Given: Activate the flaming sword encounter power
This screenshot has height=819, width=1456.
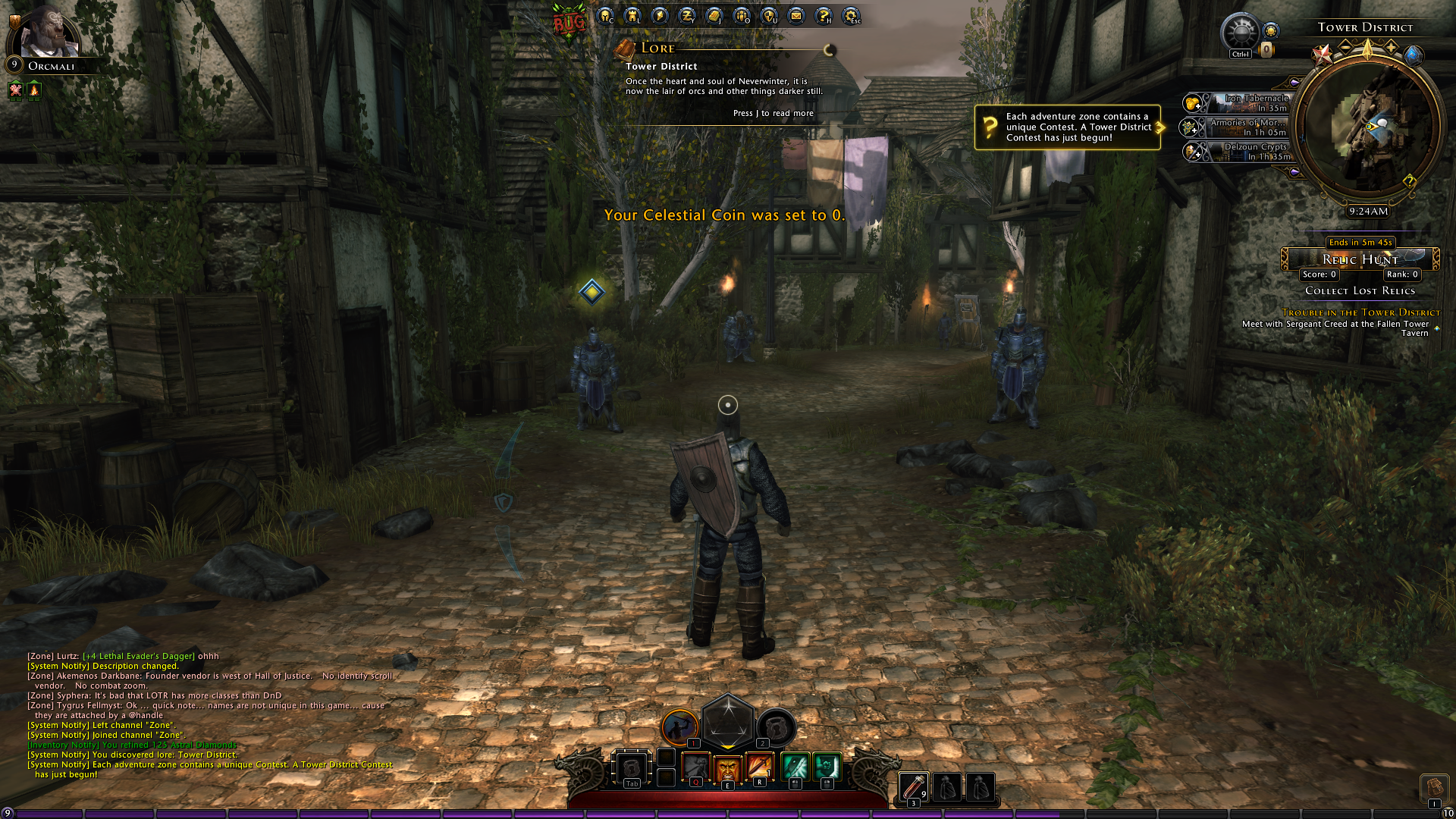Looking at the screenshot, I should (759, 767).
